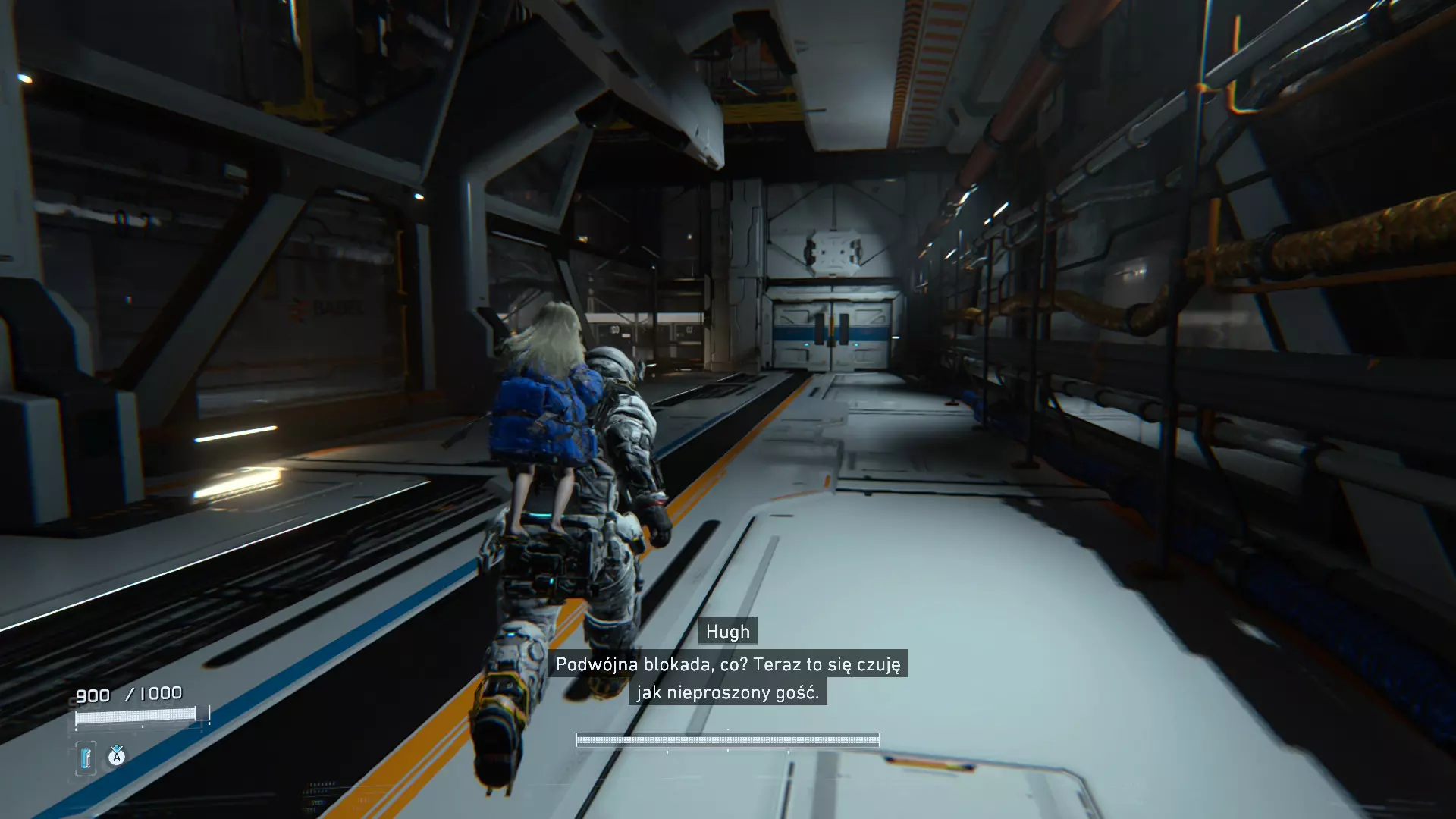Select the blue equipped item slot
Screen dimensions: 1456x819
(x=86, y=758)
